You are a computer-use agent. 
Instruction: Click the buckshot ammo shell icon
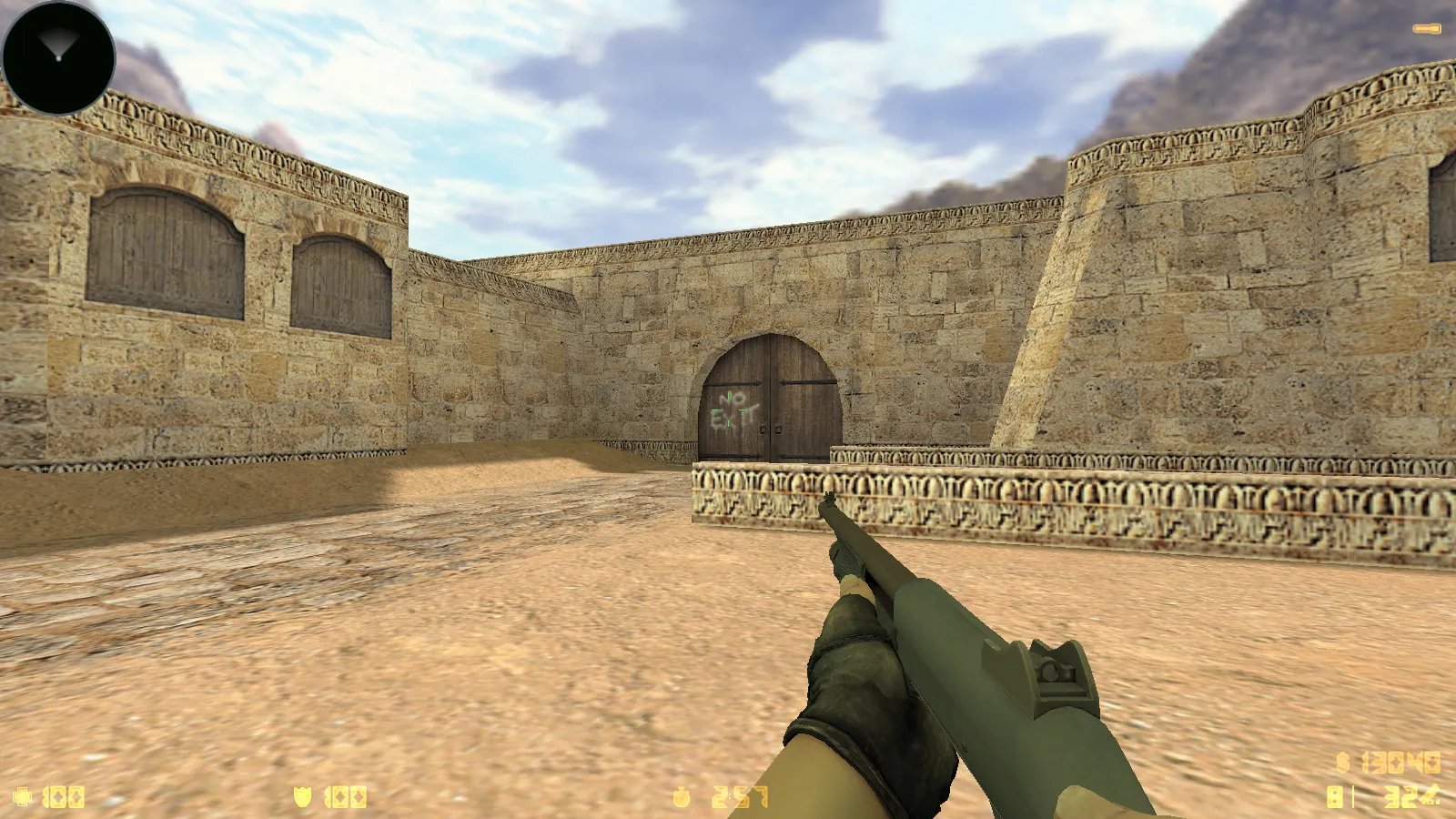(x=1431, y=794)
